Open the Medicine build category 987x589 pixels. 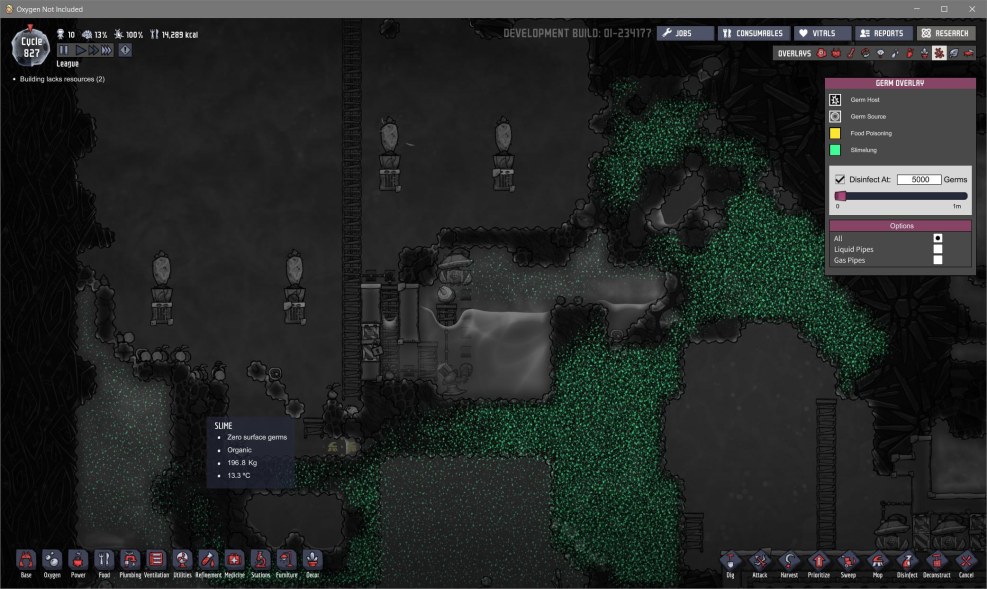234,561
